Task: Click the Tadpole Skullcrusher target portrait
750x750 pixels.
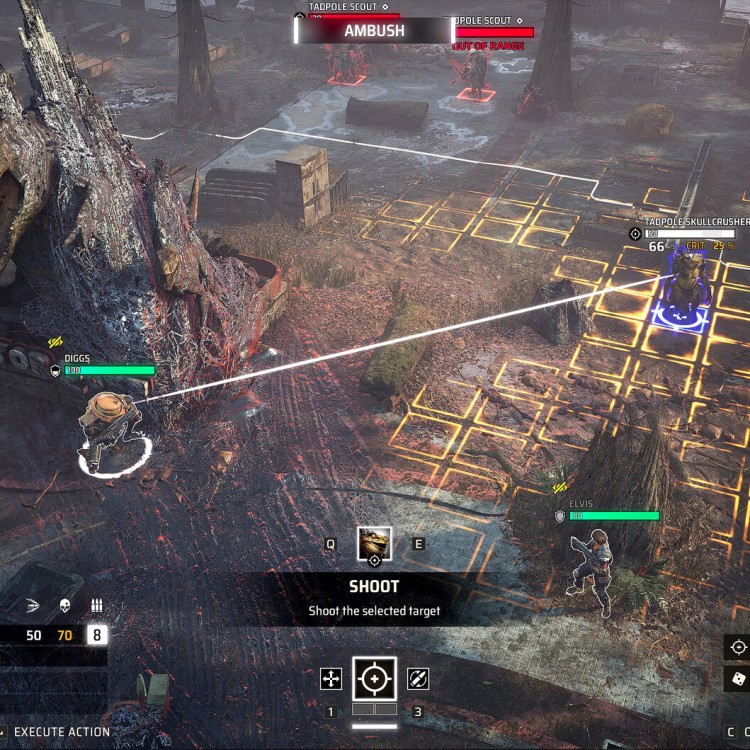Action: tap(375, 544)
